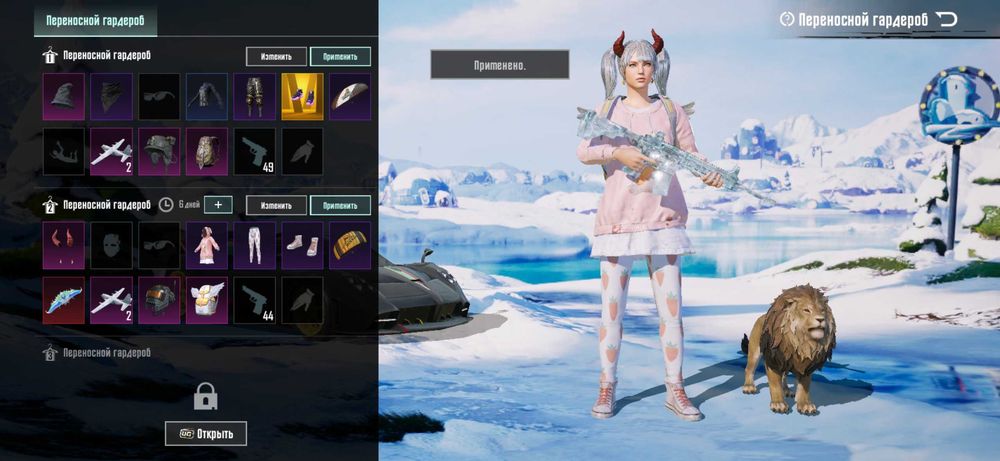This screenshot has width=1000, height=461.
Task: Select the strawberry leggings slot
Action: 254,245
